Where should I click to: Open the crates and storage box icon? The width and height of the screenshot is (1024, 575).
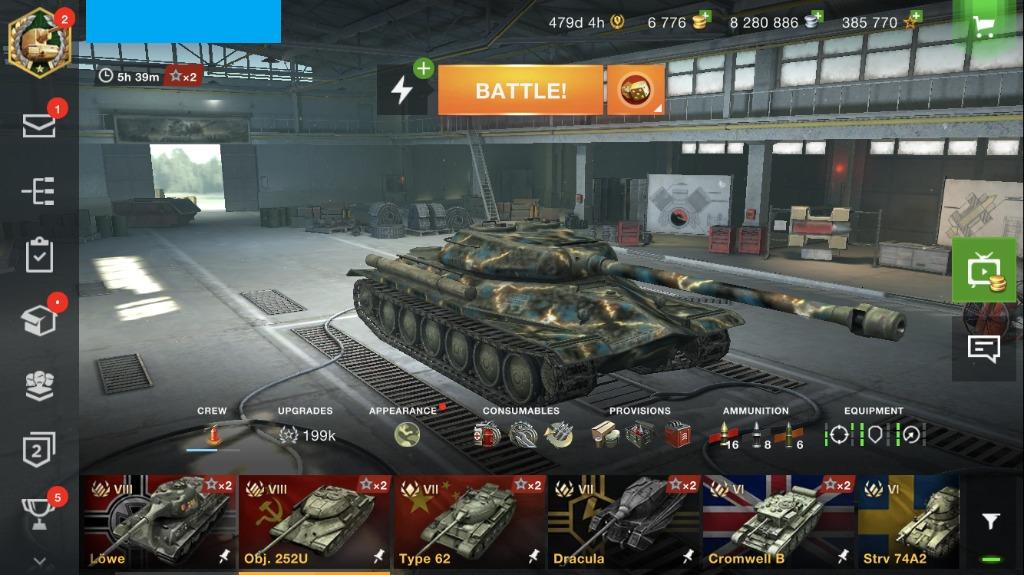coord(39,320)
